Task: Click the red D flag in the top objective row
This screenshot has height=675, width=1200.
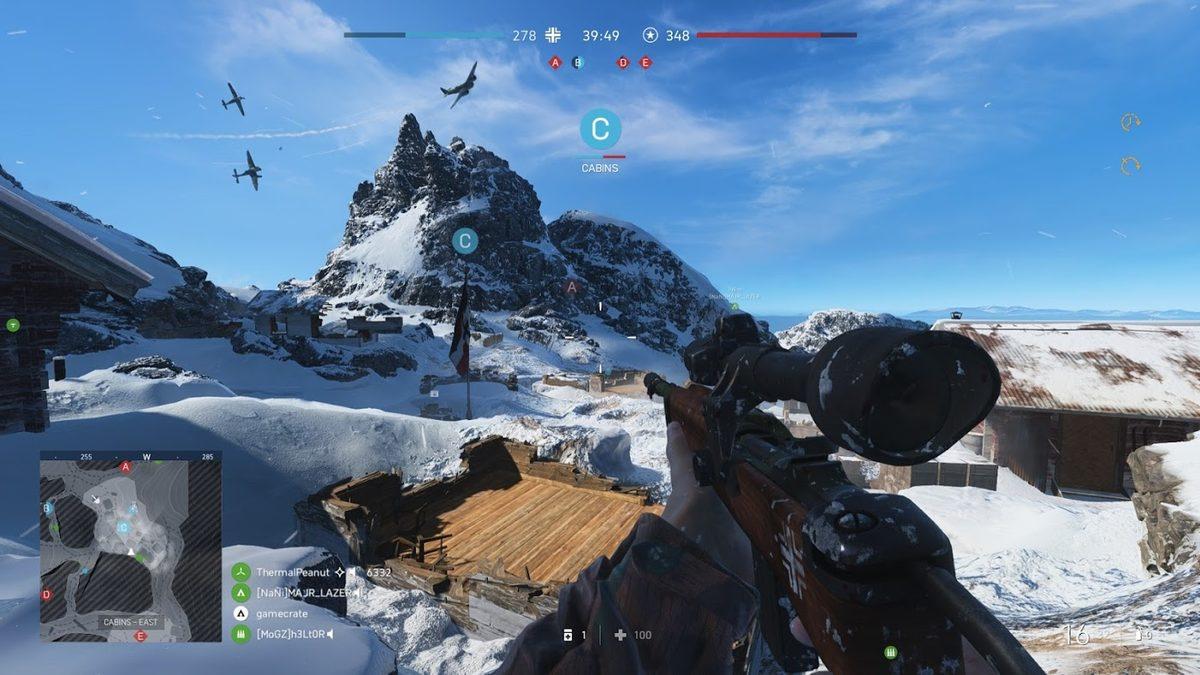Action: (623, 62)
